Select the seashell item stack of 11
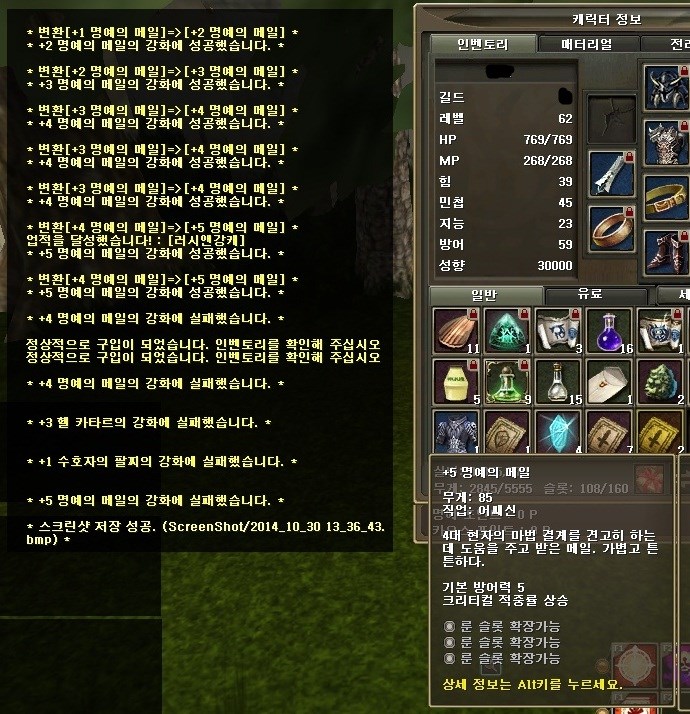 tap(456, 331)
